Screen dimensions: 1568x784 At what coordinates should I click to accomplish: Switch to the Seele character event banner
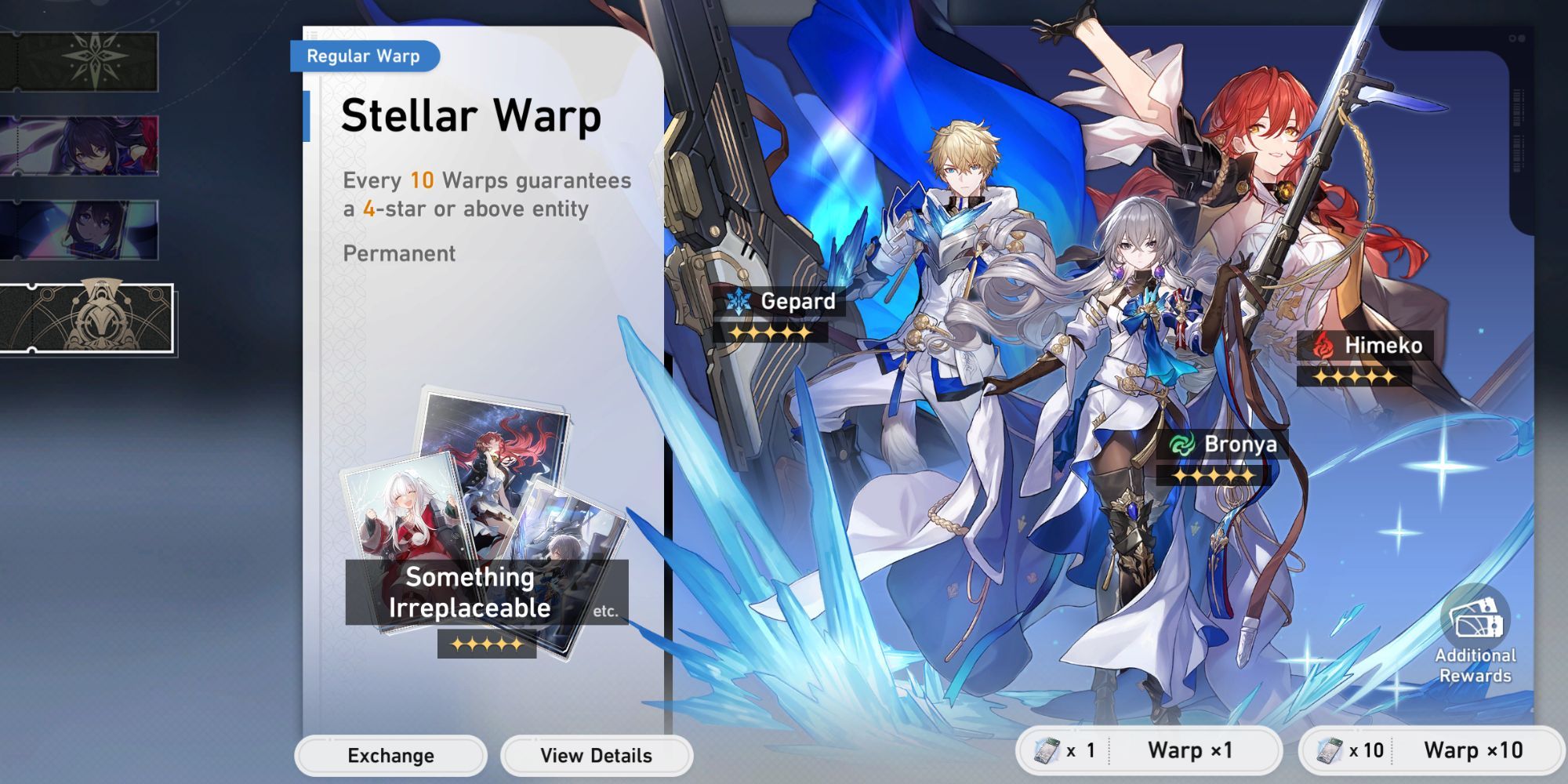click(x=74, y=145)
